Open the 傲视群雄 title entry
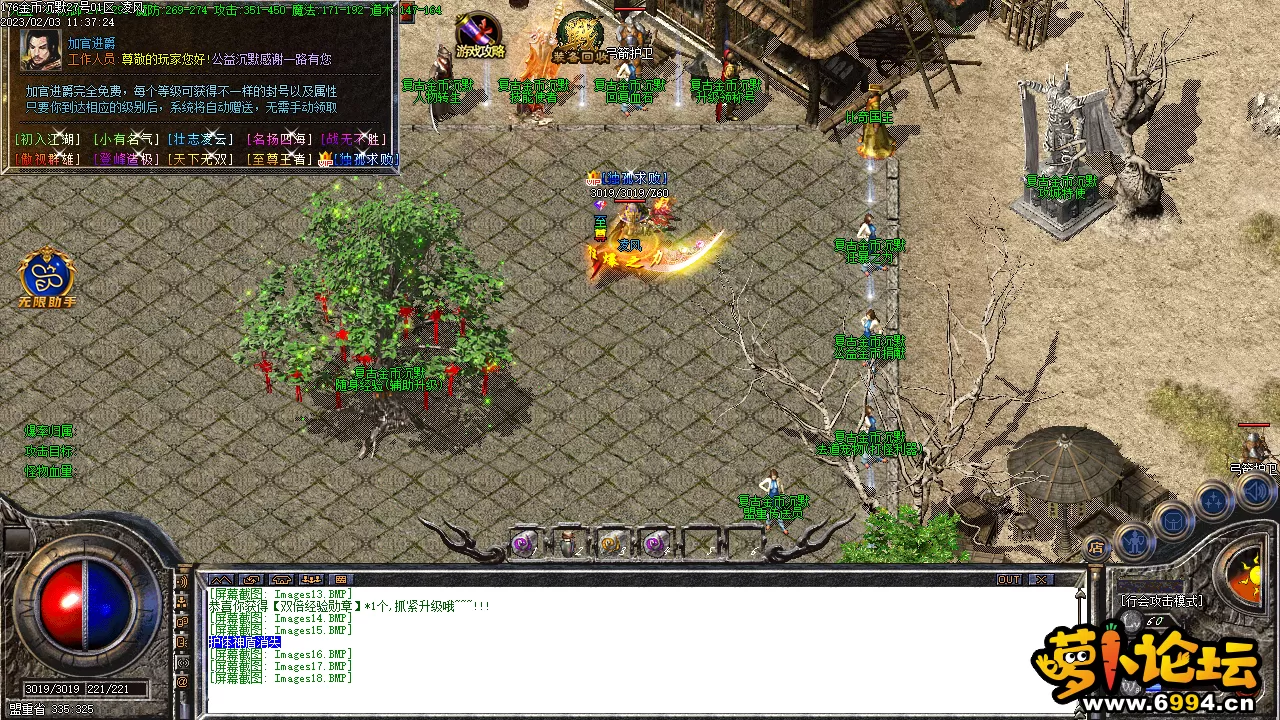1280x720 pixels. click(49, 159)
